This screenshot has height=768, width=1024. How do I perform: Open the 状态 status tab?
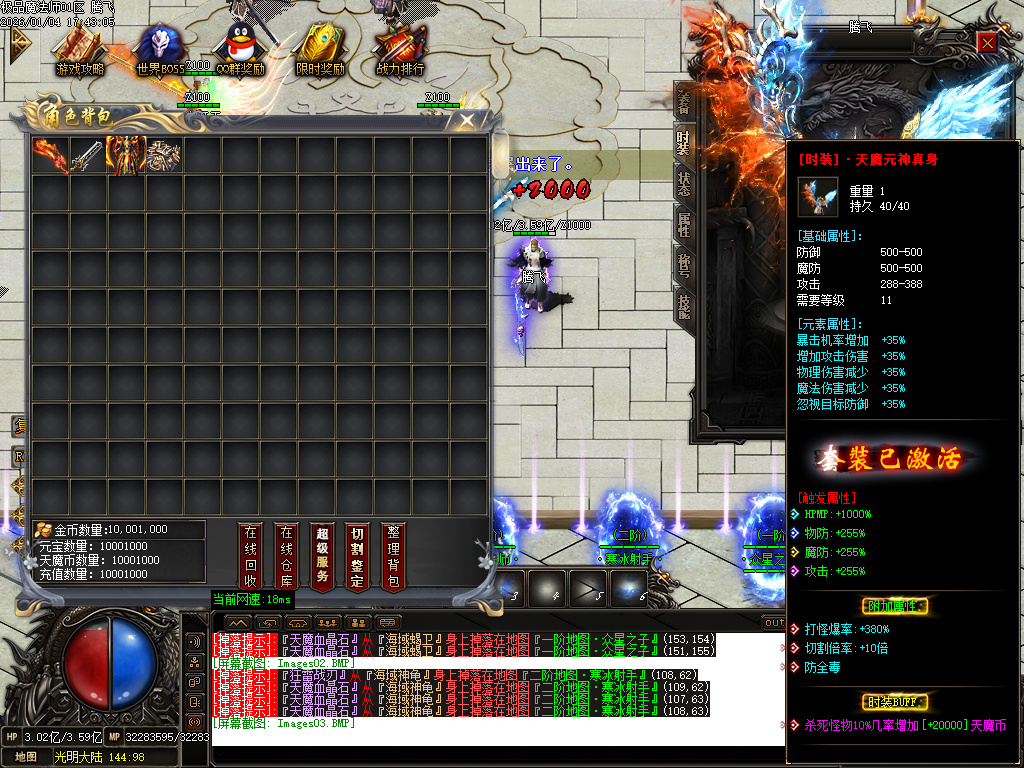pyautogui.click(x=684, y=183)
